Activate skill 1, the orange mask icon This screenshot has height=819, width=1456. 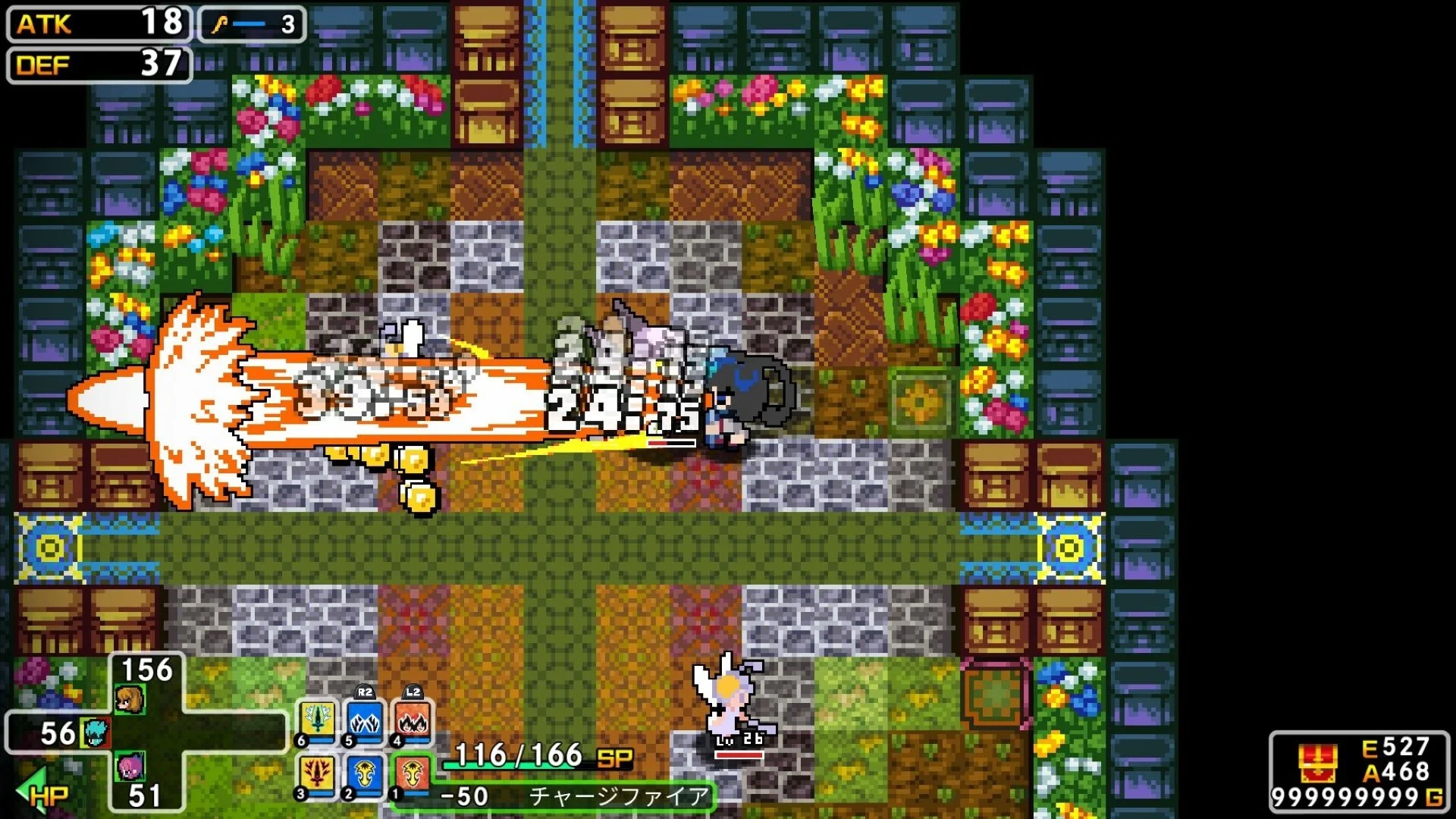point(413,775)
